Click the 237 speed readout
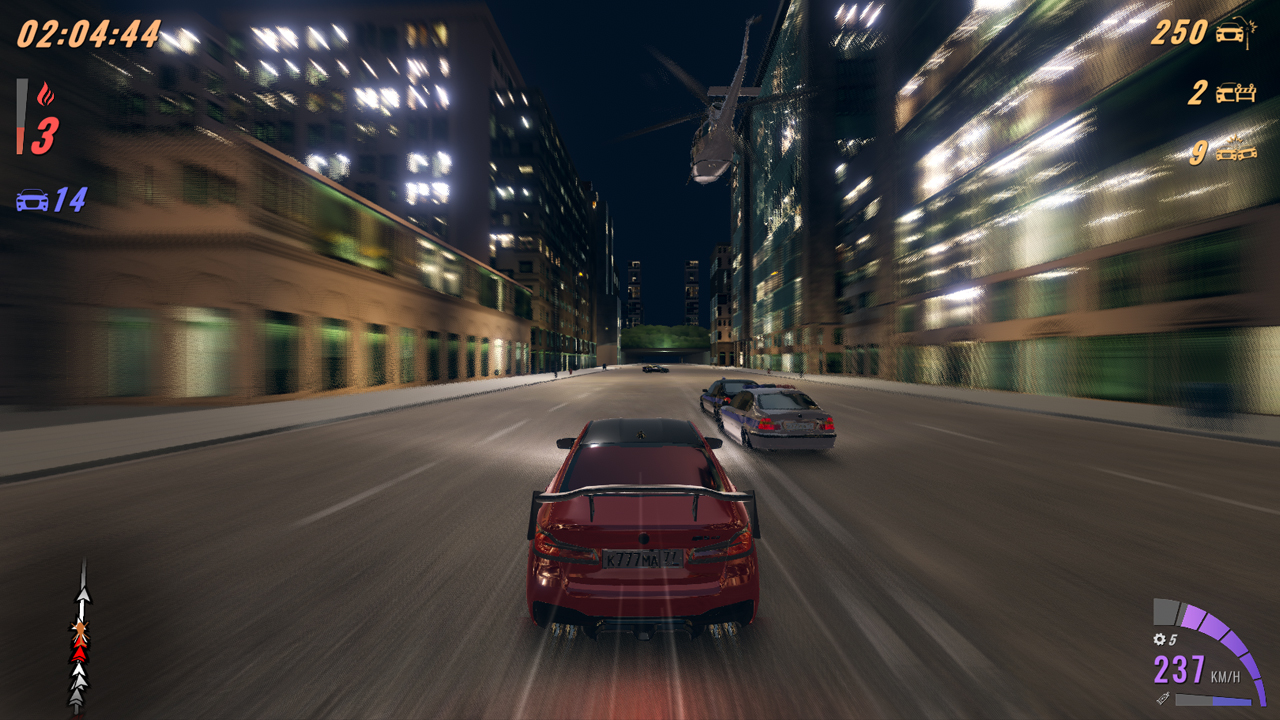This screenshot has width=1280, height=720. (1178, 669)
